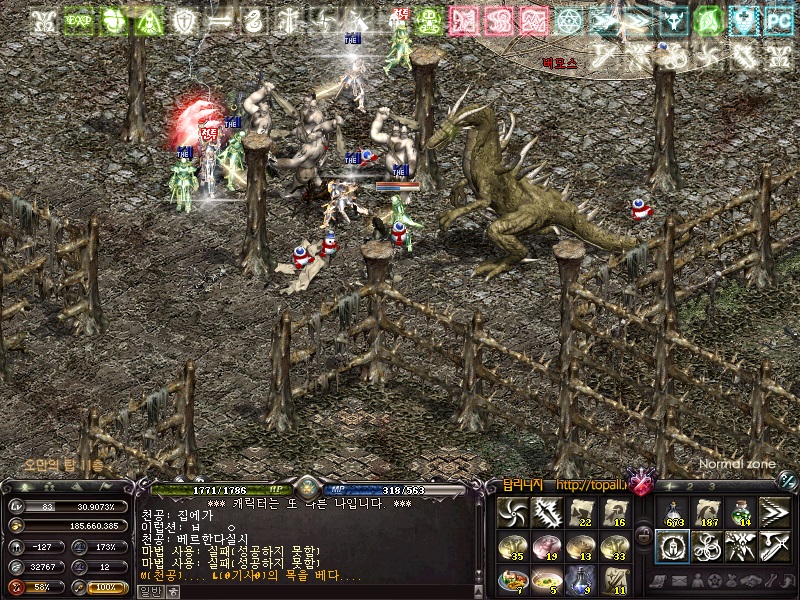
Task: Switch to hotbar page 3
Action: (711, 486)
